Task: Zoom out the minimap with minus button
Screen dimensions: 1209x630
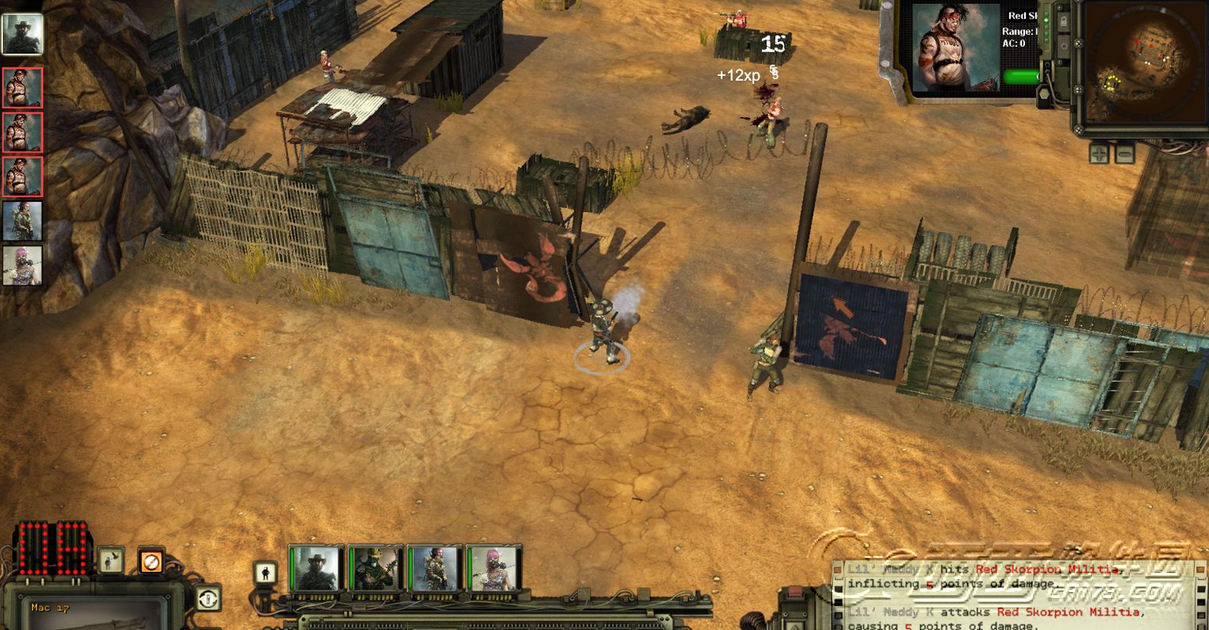Action: tap(1125, 153)
